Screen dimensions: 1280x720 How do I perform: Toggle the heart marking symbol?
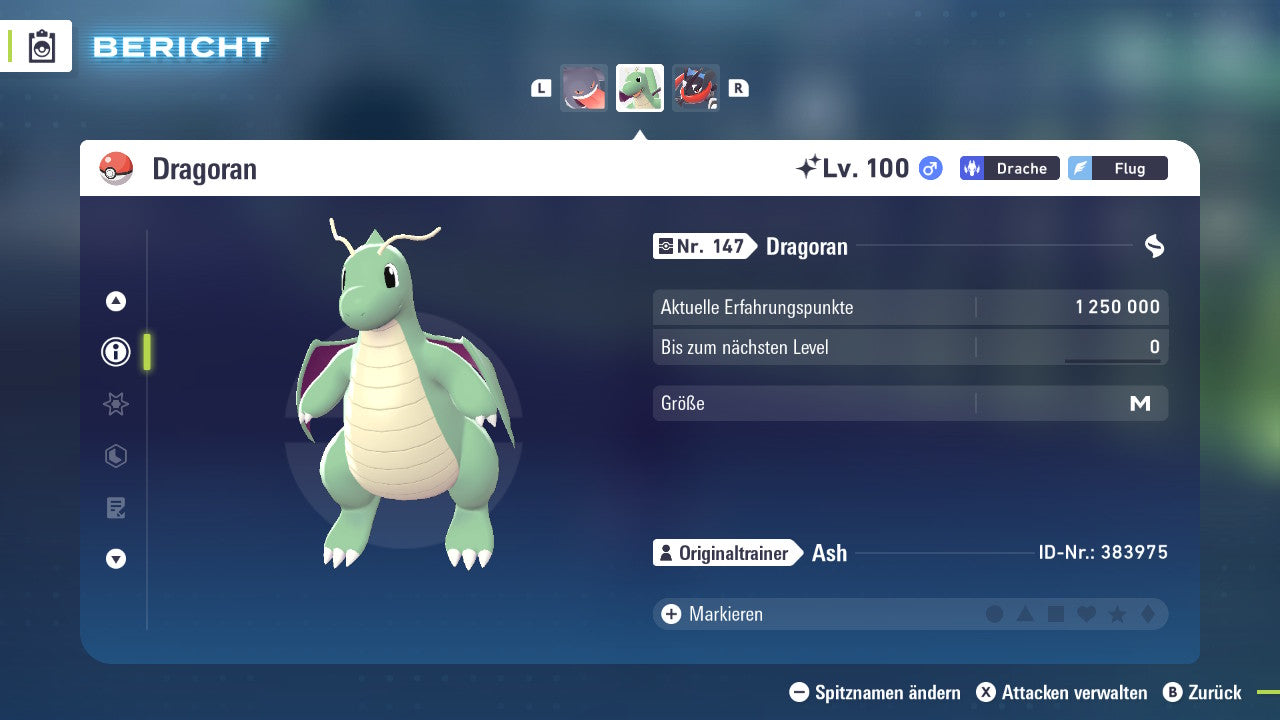tap(1086, 614)
